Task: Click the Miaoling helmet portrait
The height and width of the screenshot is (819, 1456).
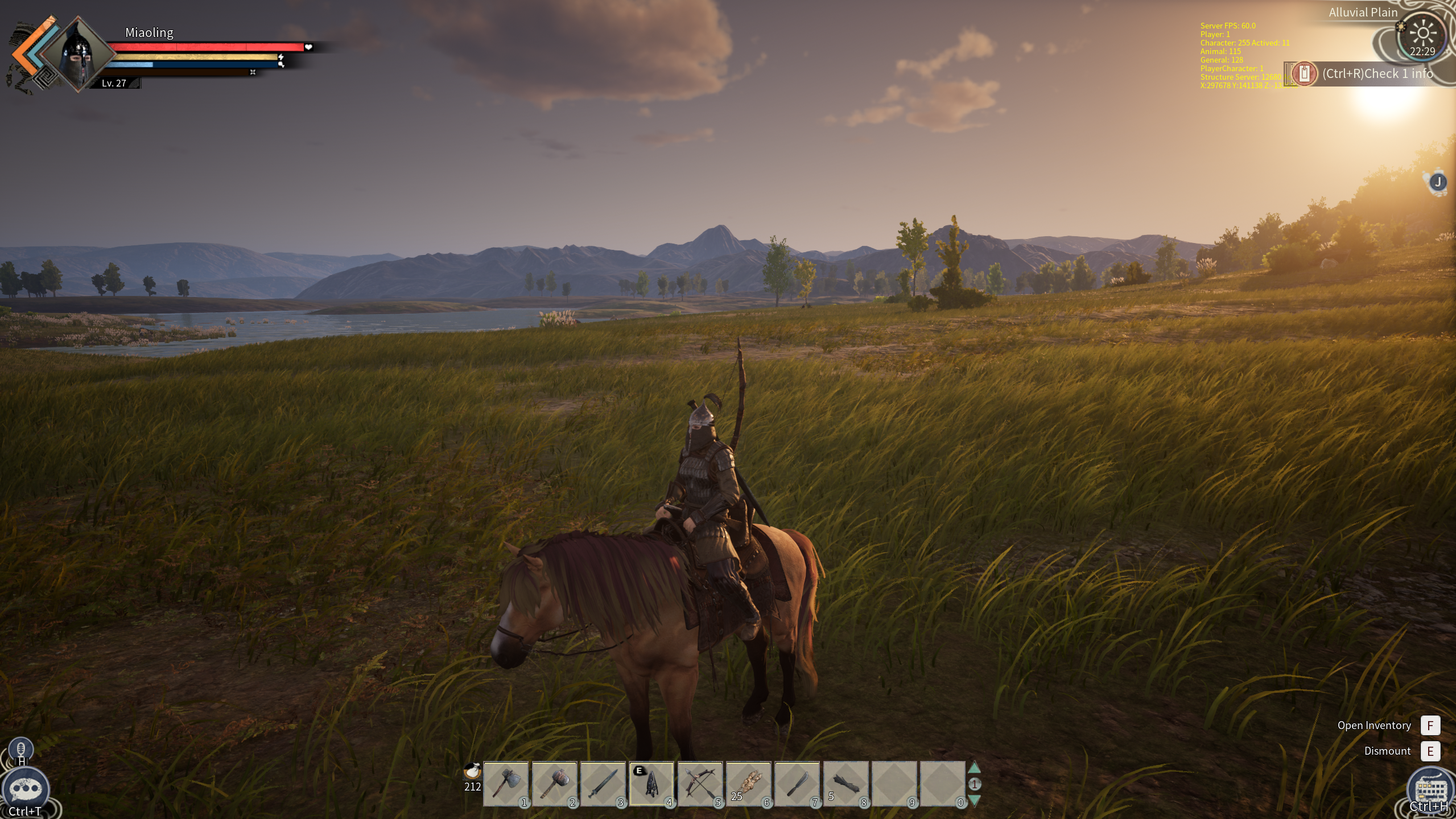Action: (x=78, y=54)
